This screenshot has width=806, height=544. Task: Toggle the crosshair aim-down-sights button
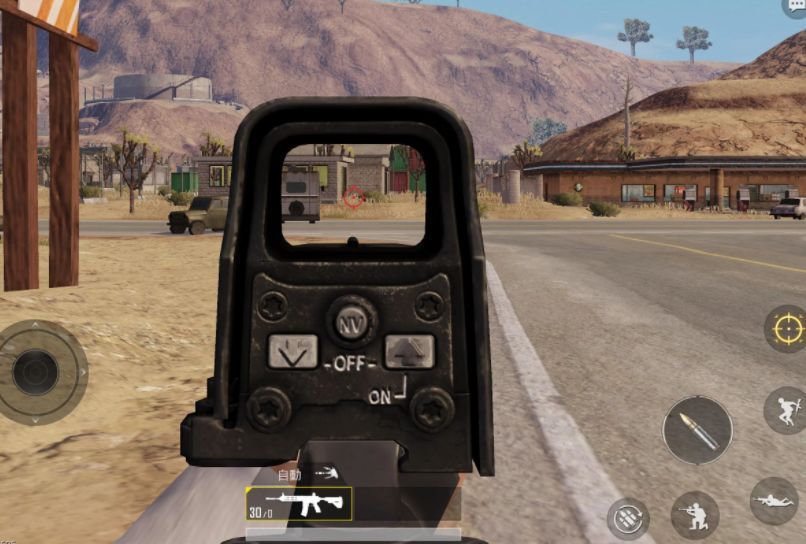[785, 329]
